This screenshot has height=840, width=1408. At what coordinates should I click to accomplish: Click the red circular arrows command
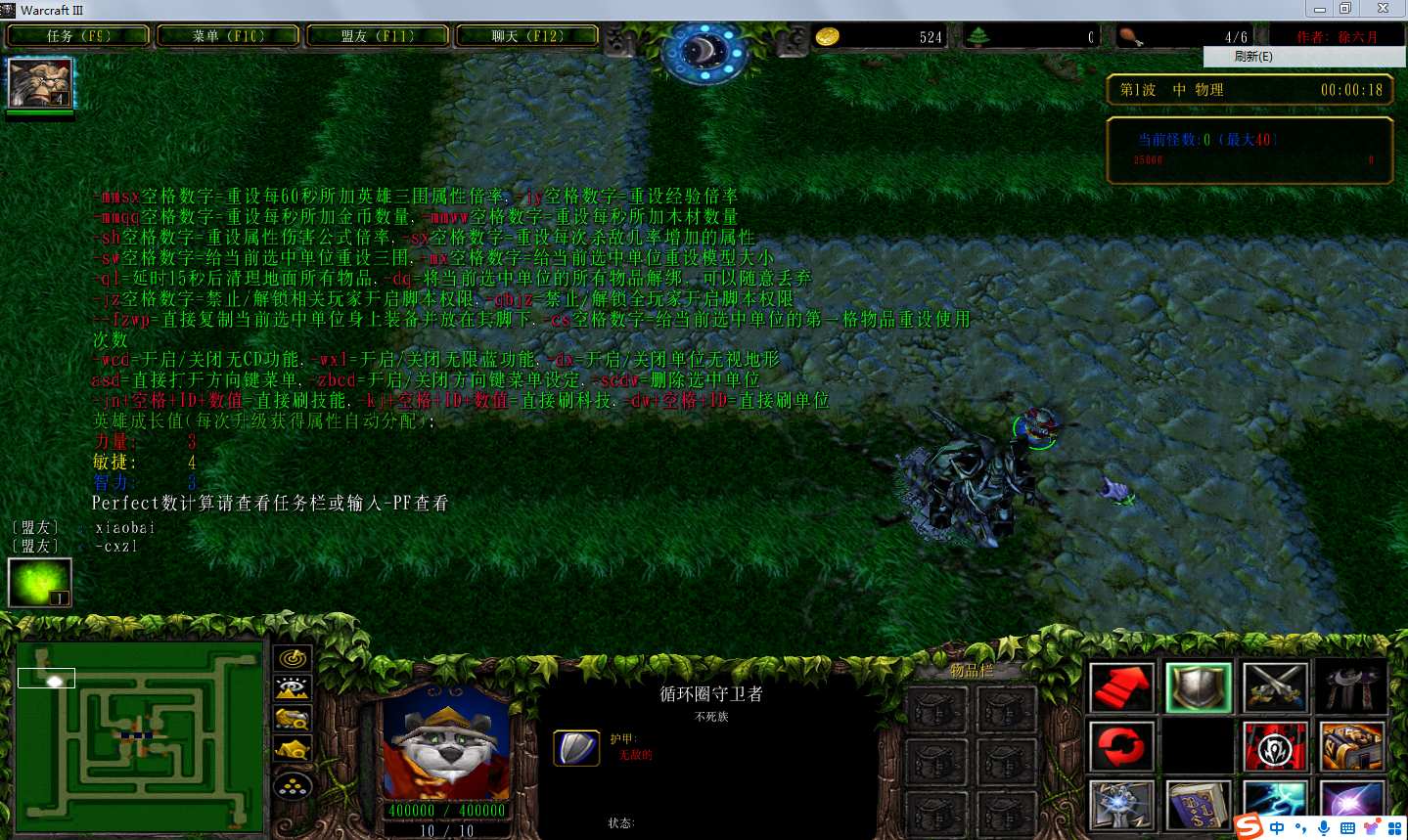tap(1121, 747)
